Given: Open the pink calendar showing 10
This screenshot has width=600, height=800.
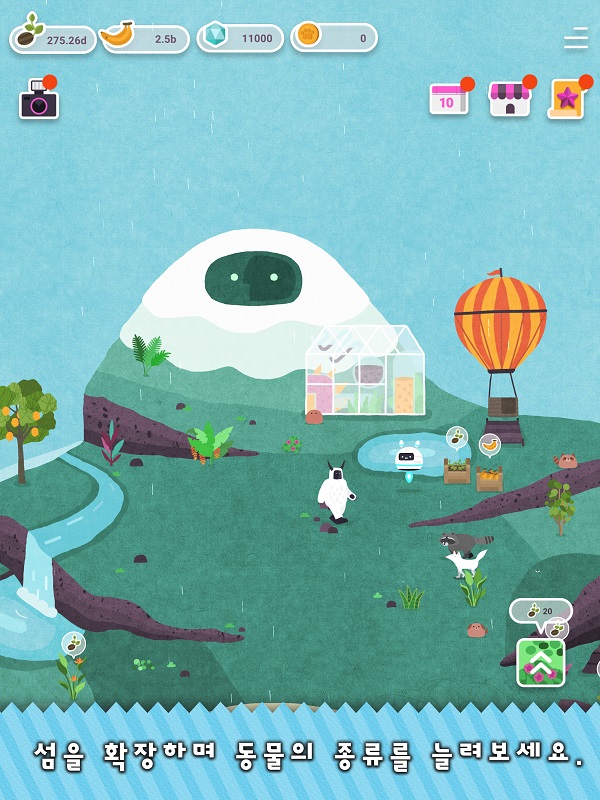Looking at the screenshot, I should (x=449, y=99).
